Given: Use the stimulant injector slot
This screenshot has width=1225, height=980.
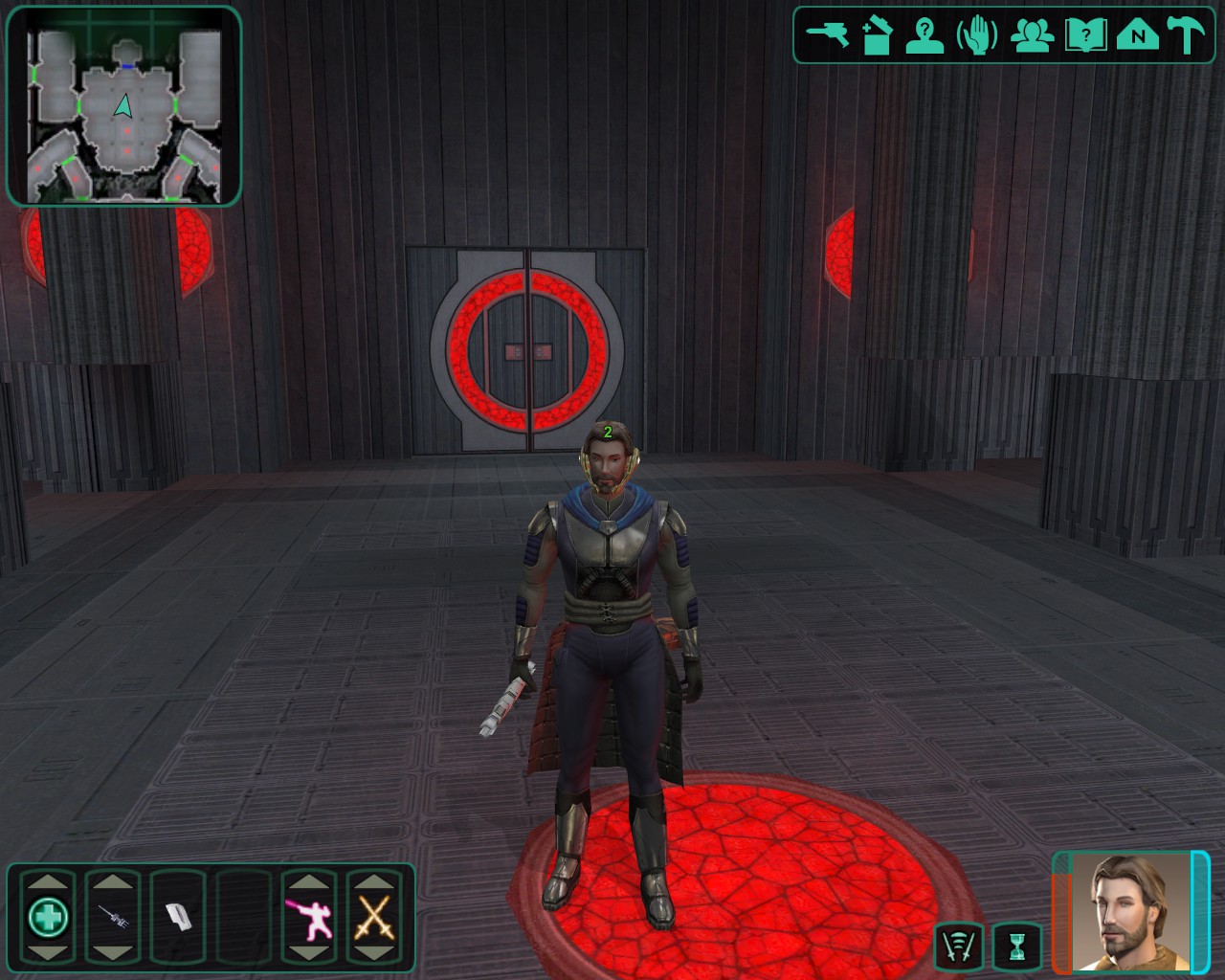Looking at the screenshot, I should click(x=113, y=918).
